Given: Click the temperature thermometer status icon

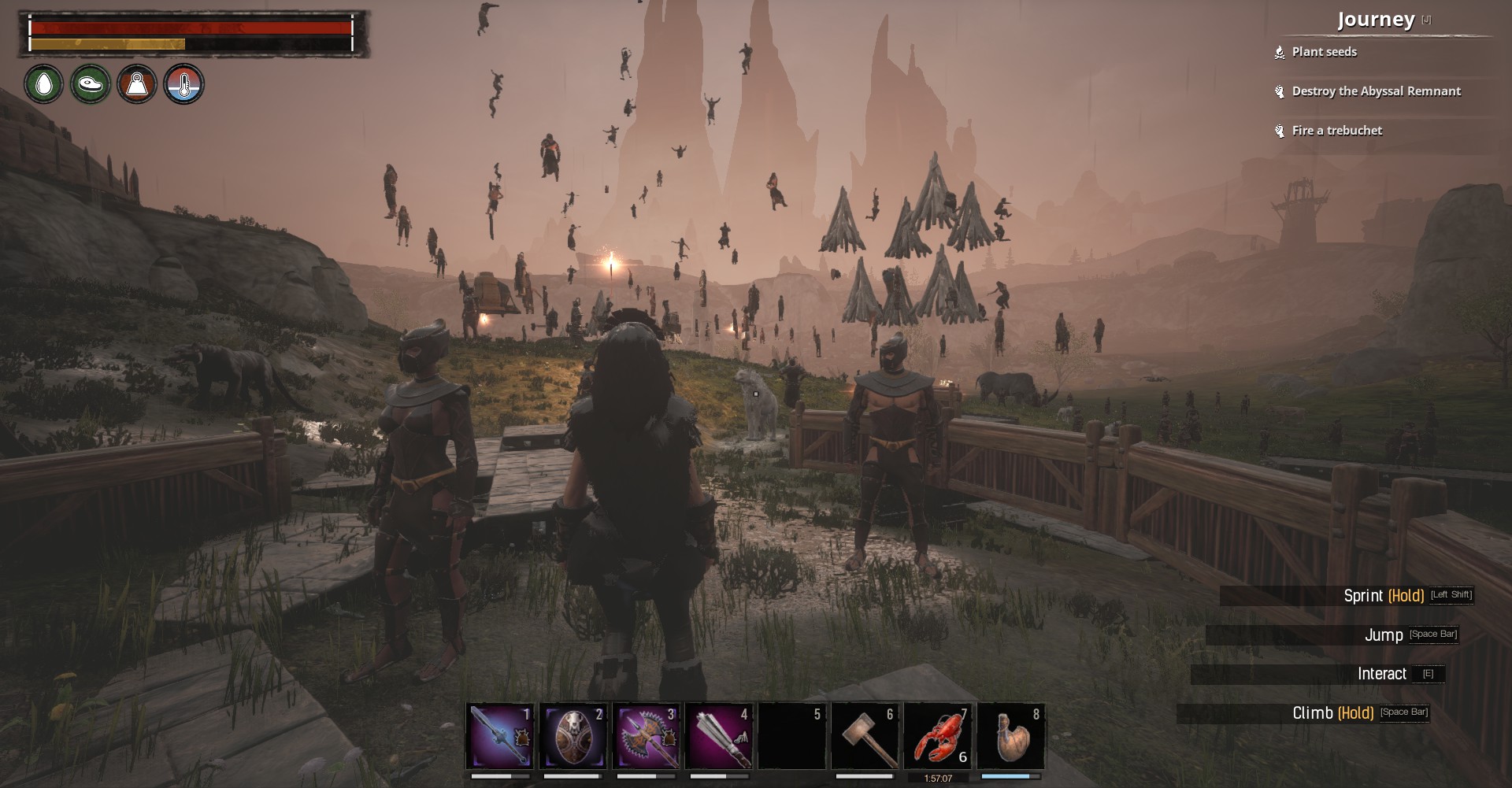Looking at the screenshot, I should click(183, 84).
